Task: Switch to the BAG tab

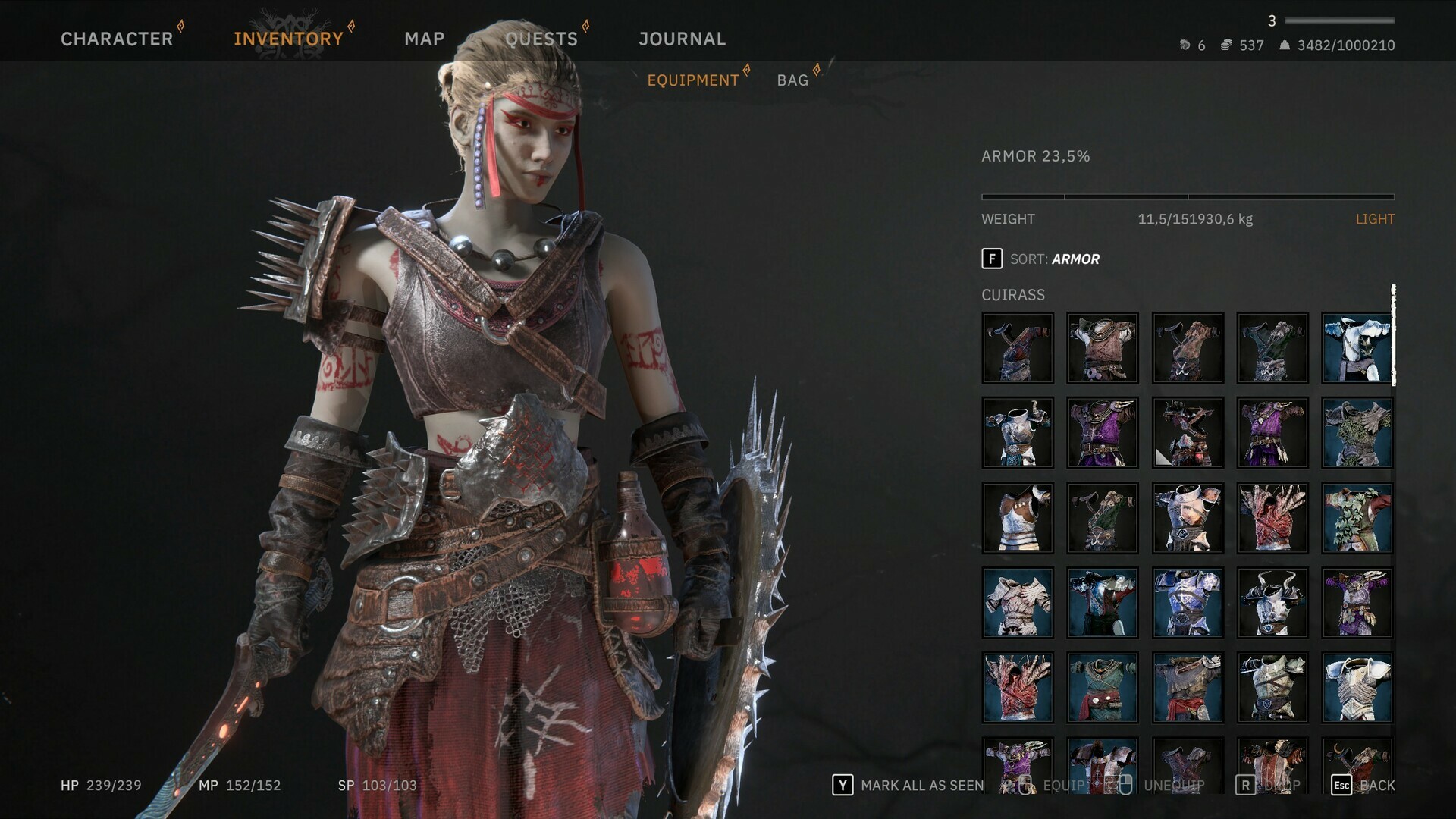Action: tap(792, 80)
